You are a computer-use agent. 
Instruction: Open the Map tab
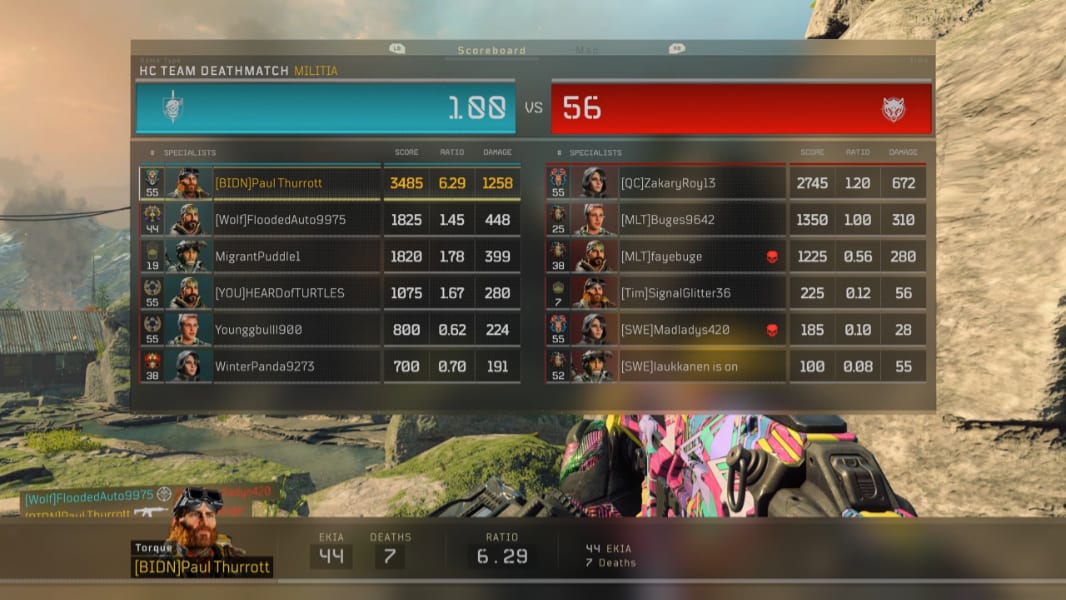(586, 50)
